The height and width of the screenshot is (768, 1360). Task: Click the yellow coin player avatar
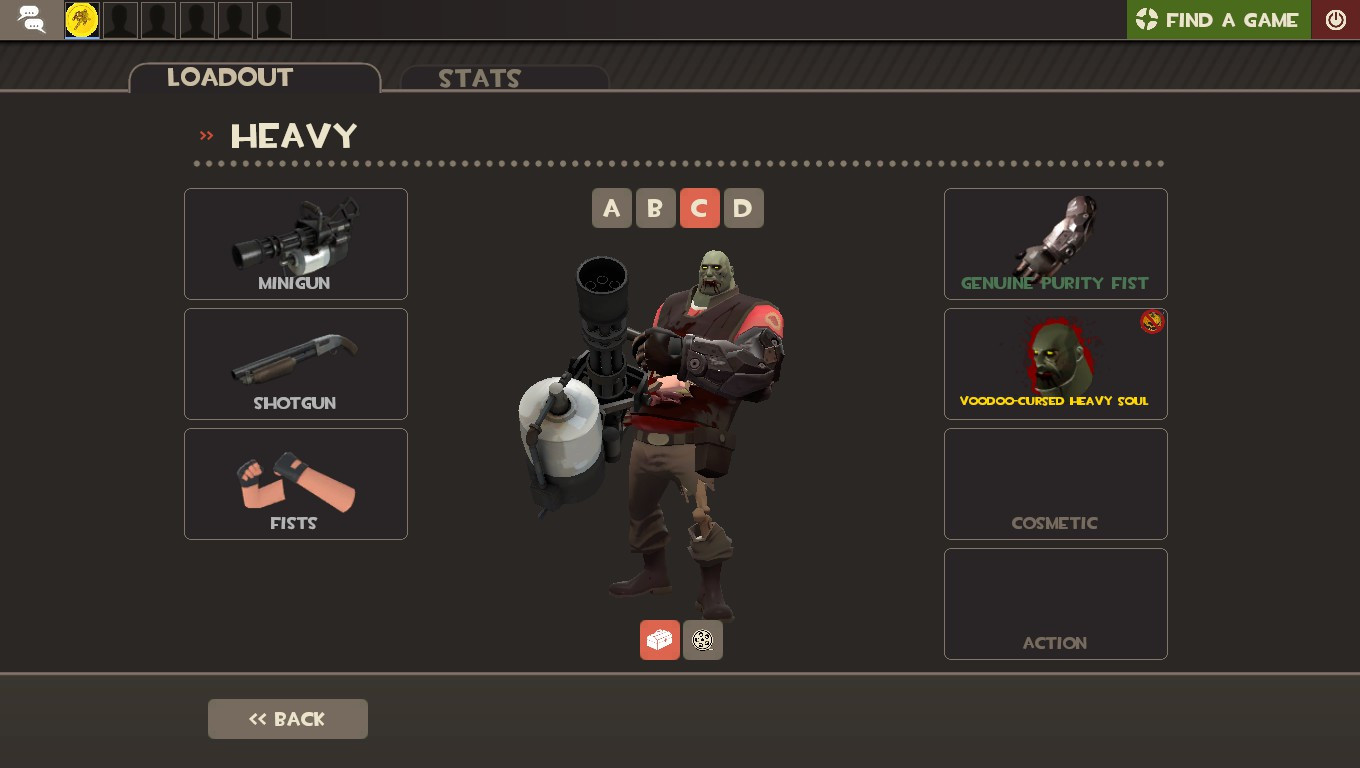(x=81, y=19)
